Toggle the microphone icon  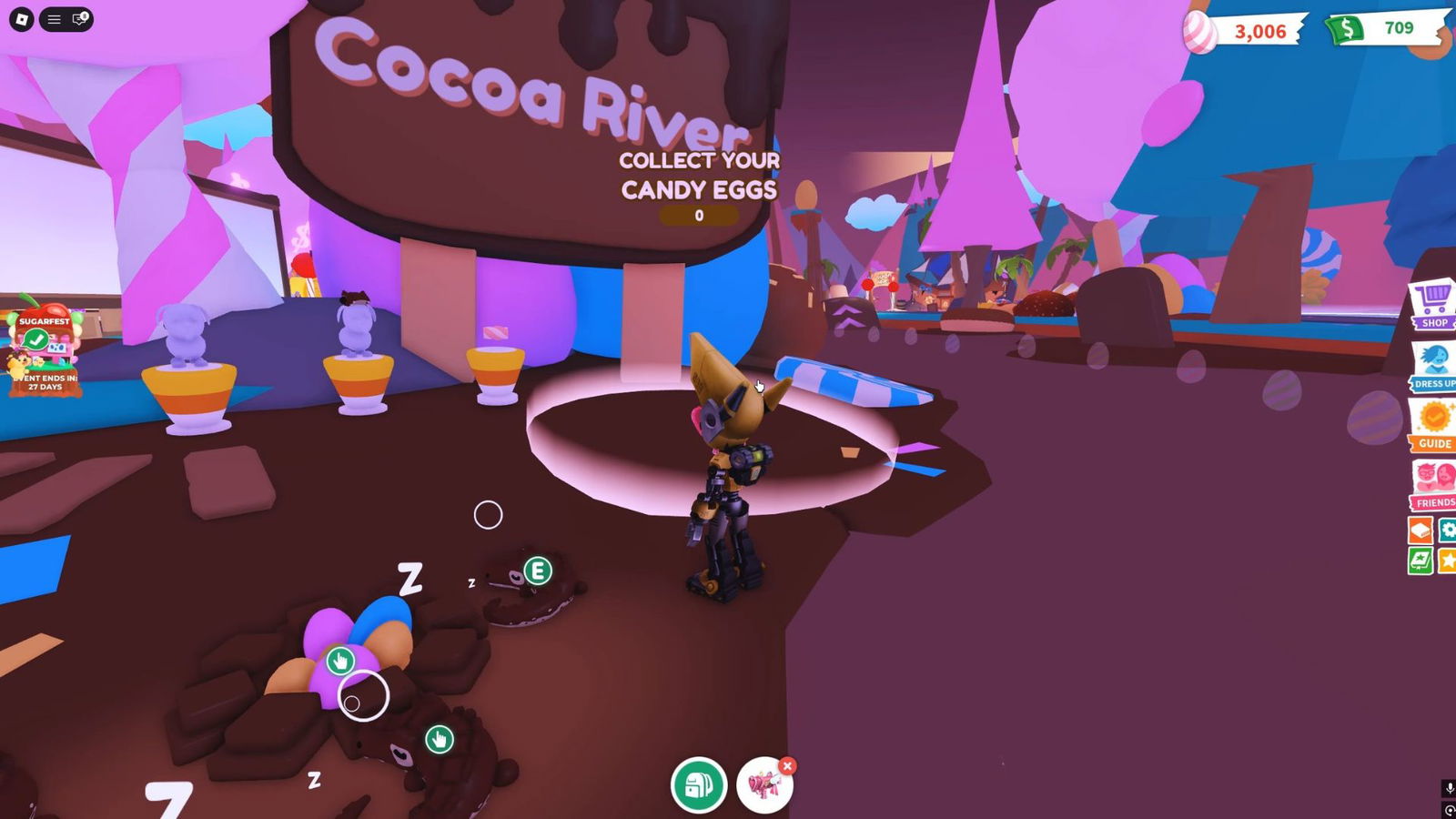1449,788
